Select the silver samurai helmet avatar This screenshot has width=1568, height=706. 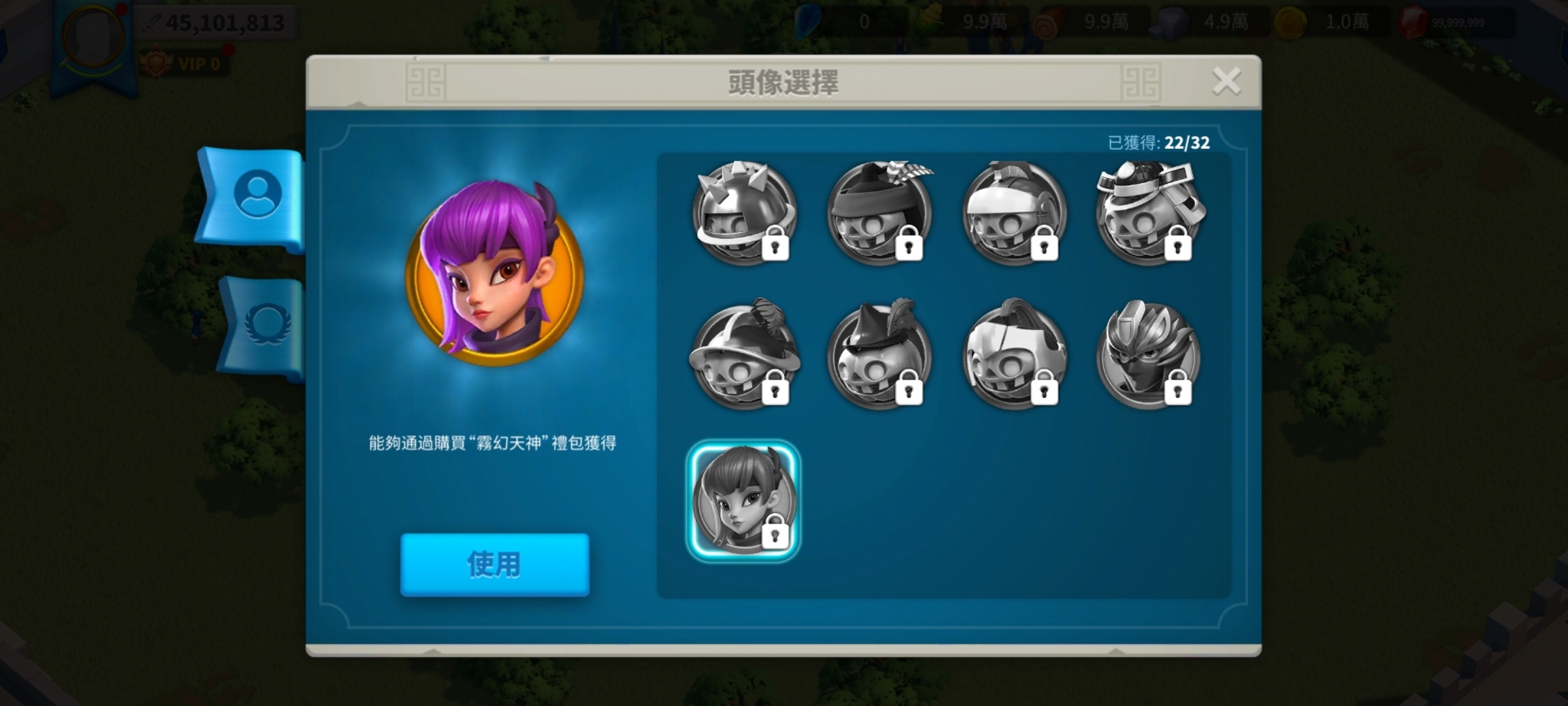(x=1153, y=219)
